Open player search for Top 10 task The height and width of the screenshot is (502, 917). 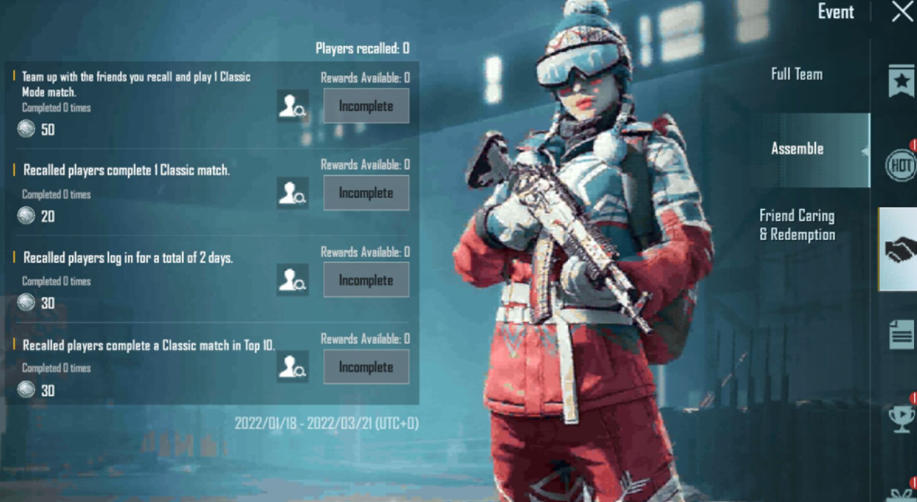pos(293,367)
